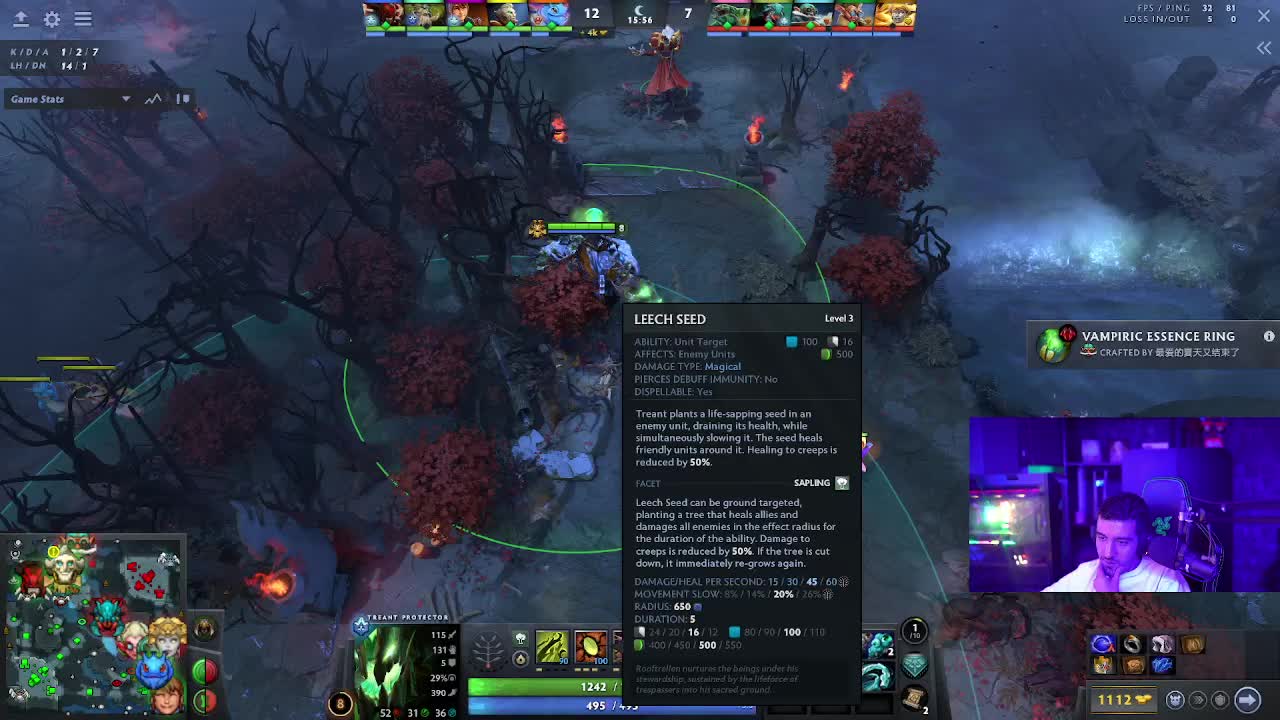Expand the Game Stats dropdown
The image size is (1280, 720).
coord(125,99)
